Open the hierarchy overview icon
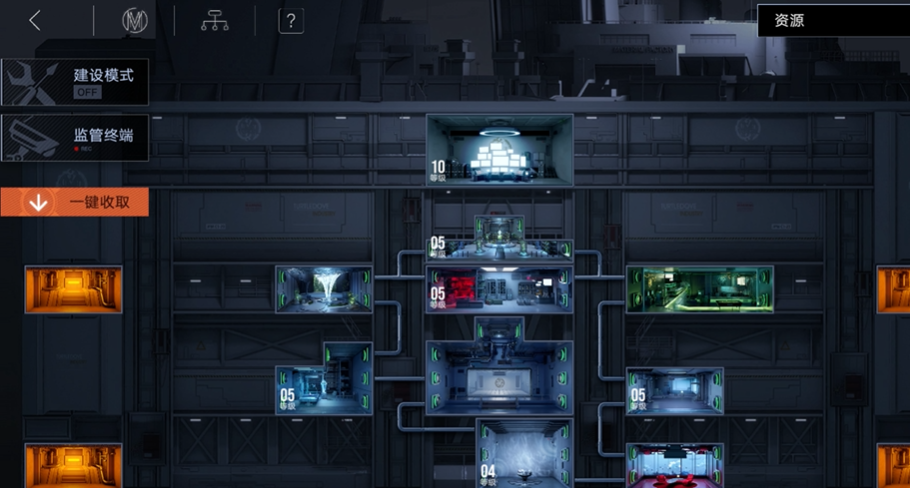The width and height of the screenshot is (910, 488). 214,21
